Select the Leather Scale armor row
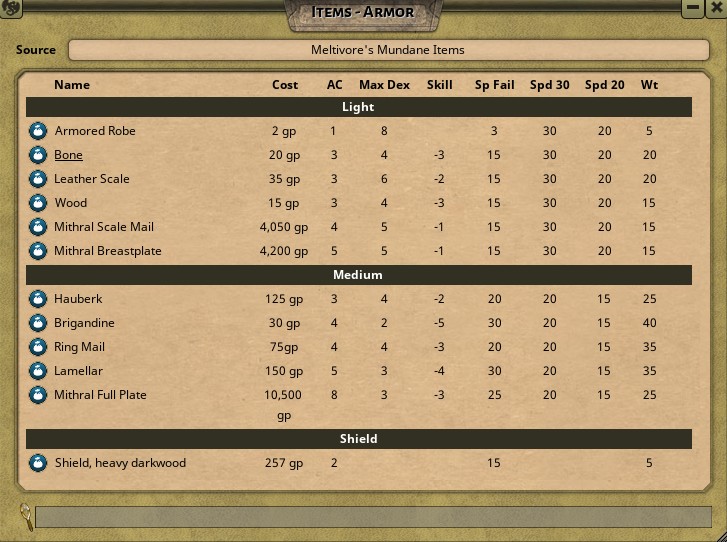 pos(92,179)
